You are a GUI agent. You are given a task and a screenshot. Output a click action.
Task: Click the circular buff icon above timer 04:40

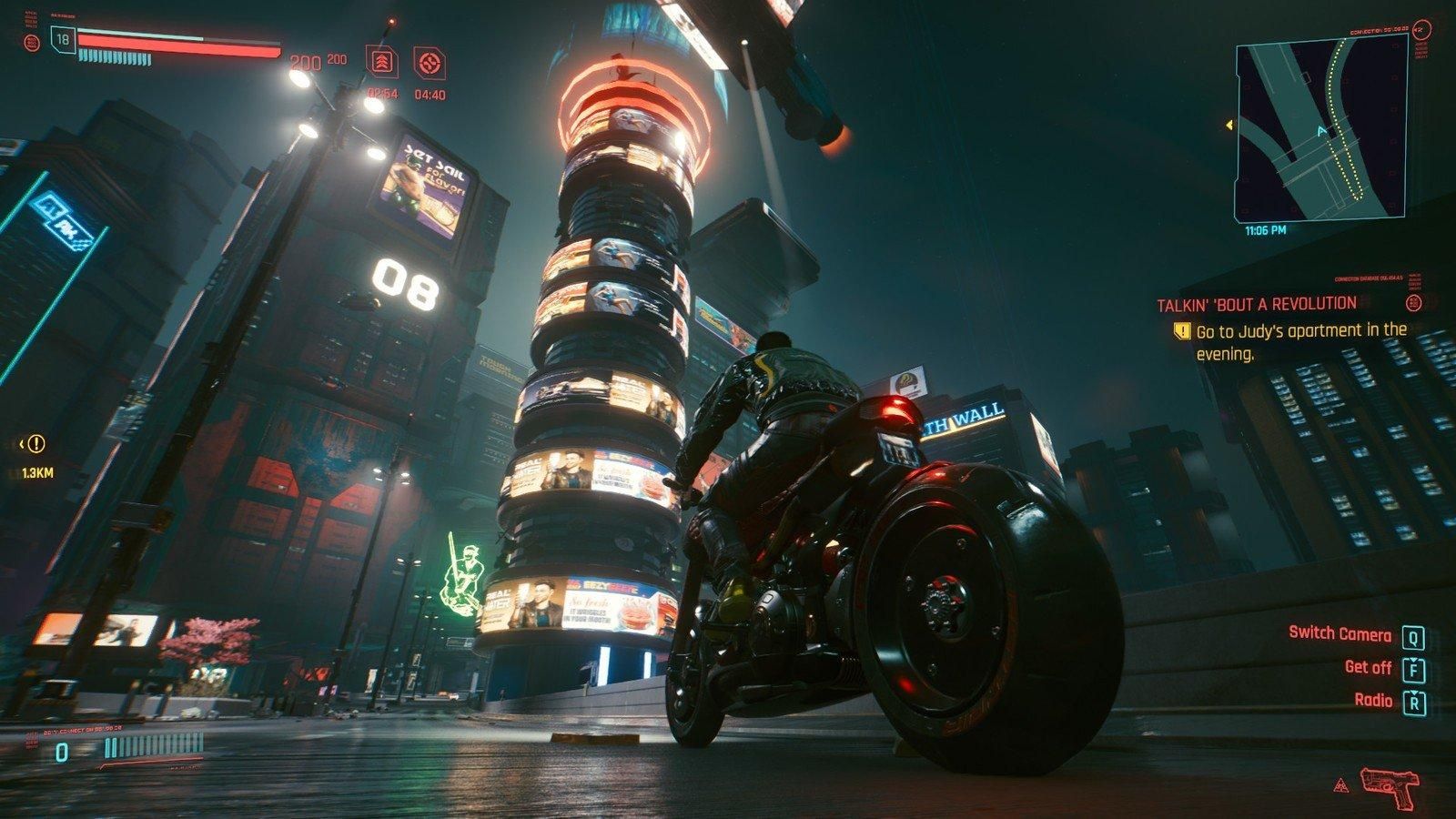pos(429,63)
